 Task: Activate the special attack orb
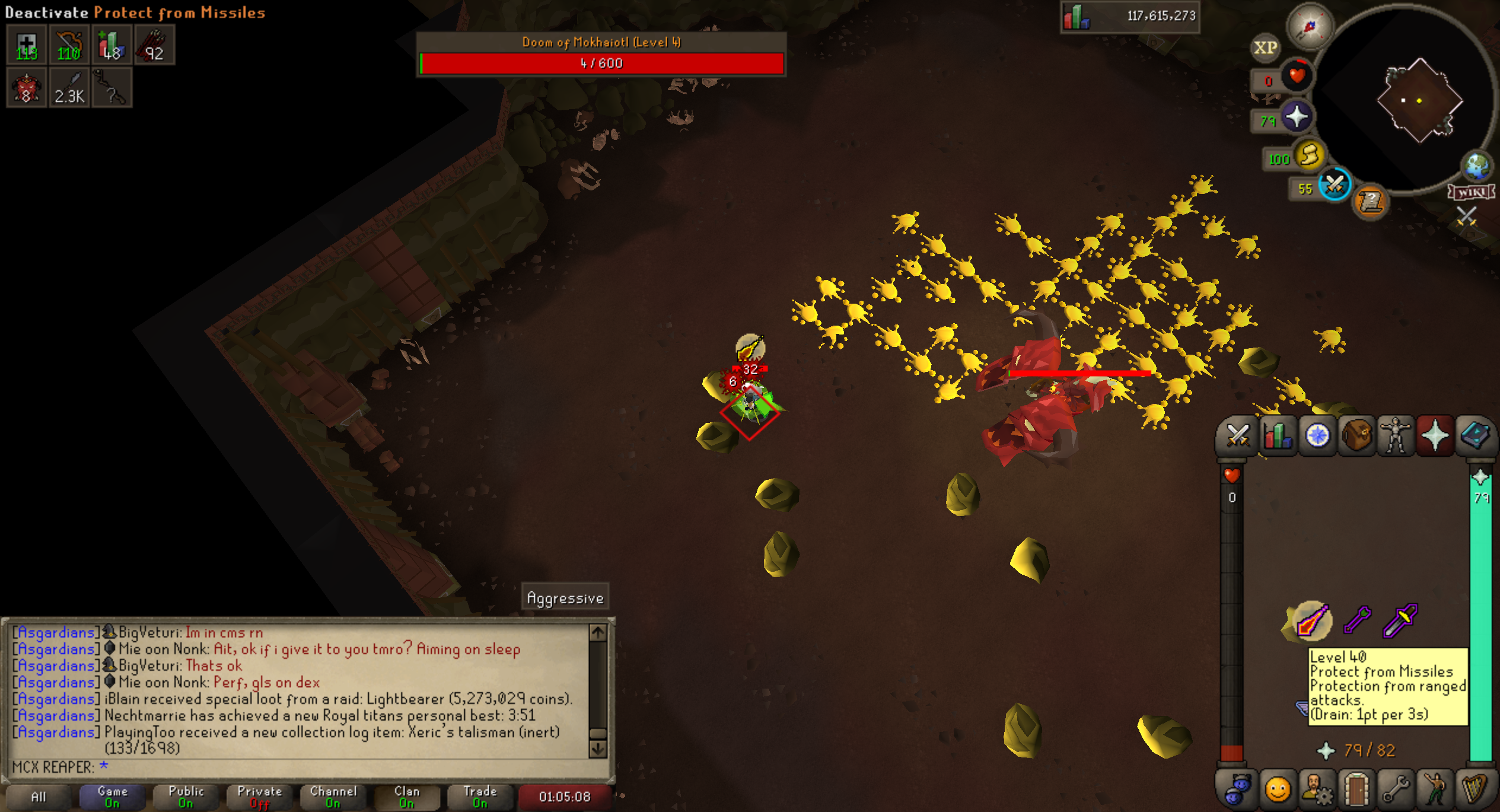point(1335,185)
